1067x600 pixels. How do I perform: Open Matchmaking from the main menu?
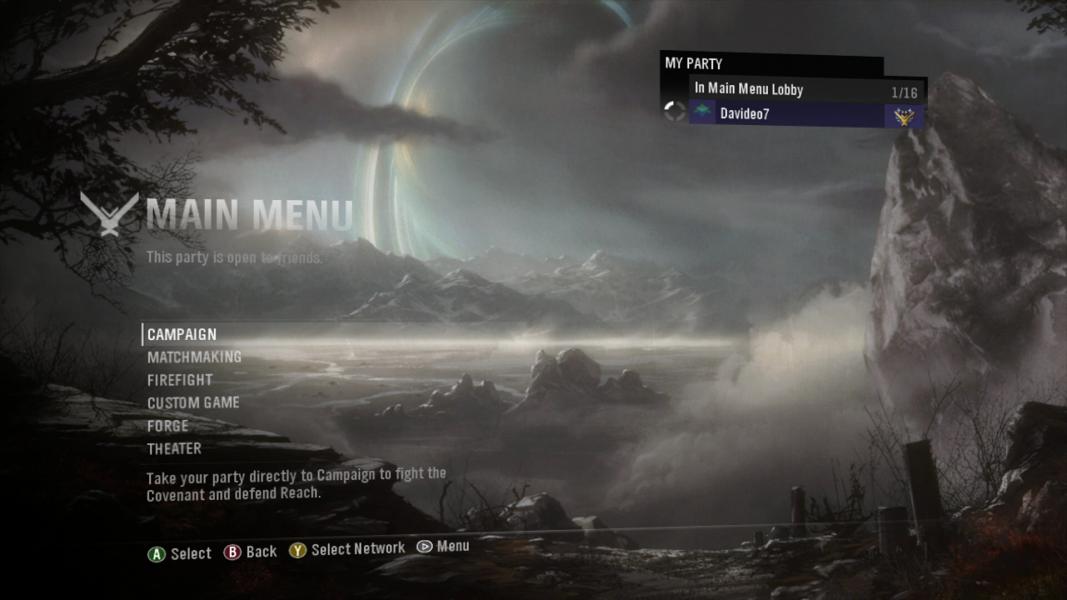pyautogui.click(x=194, y=357)
